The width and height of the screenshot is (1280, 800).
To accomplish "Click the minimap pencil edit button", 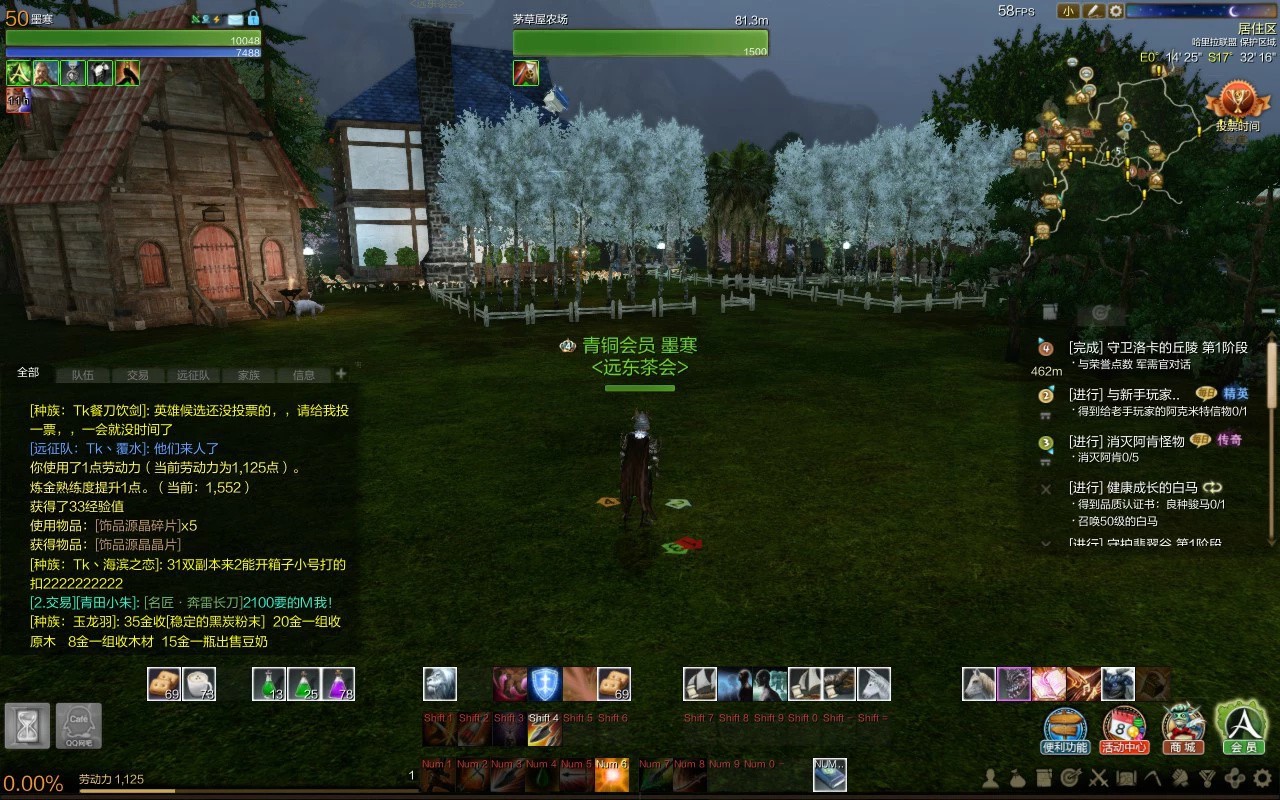I will (x=1093, y=11).
